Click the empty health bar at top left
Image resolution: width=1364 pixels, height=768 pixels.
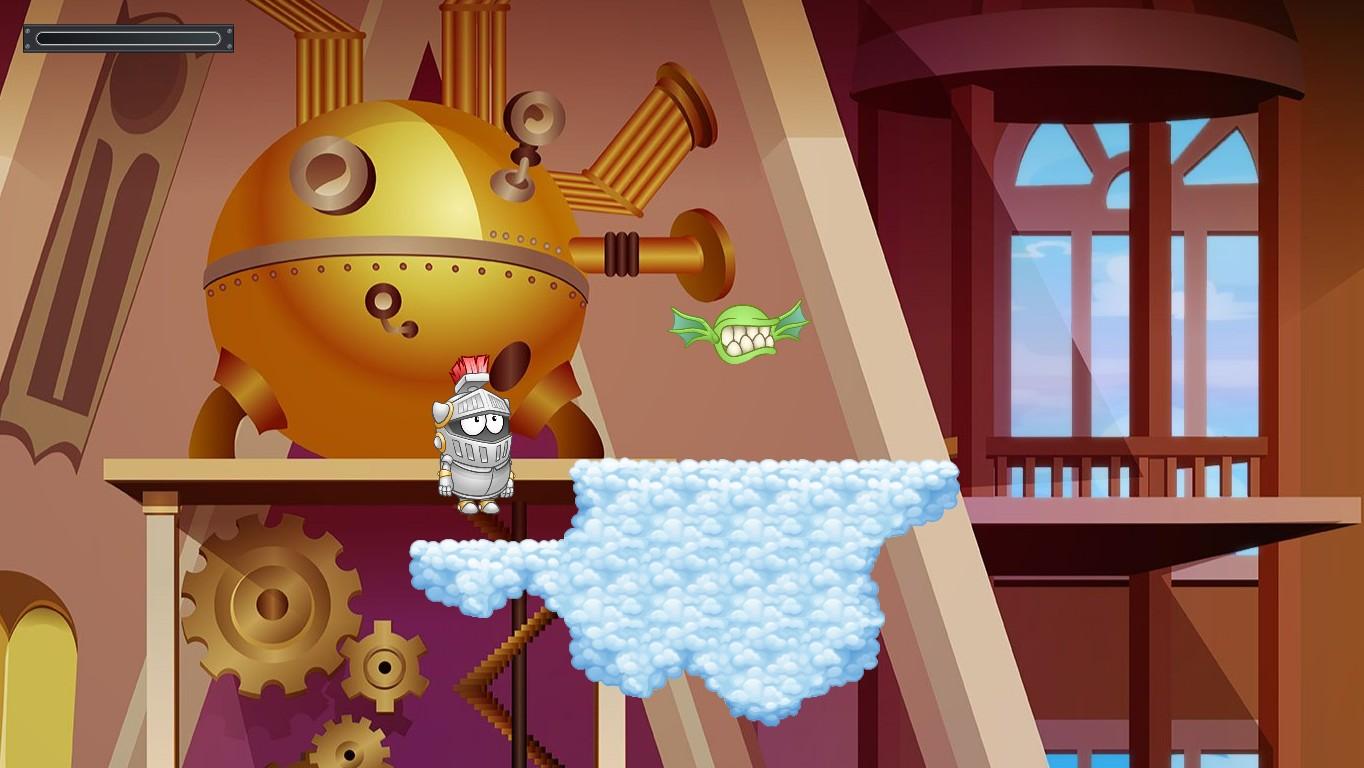coord(127,37)
